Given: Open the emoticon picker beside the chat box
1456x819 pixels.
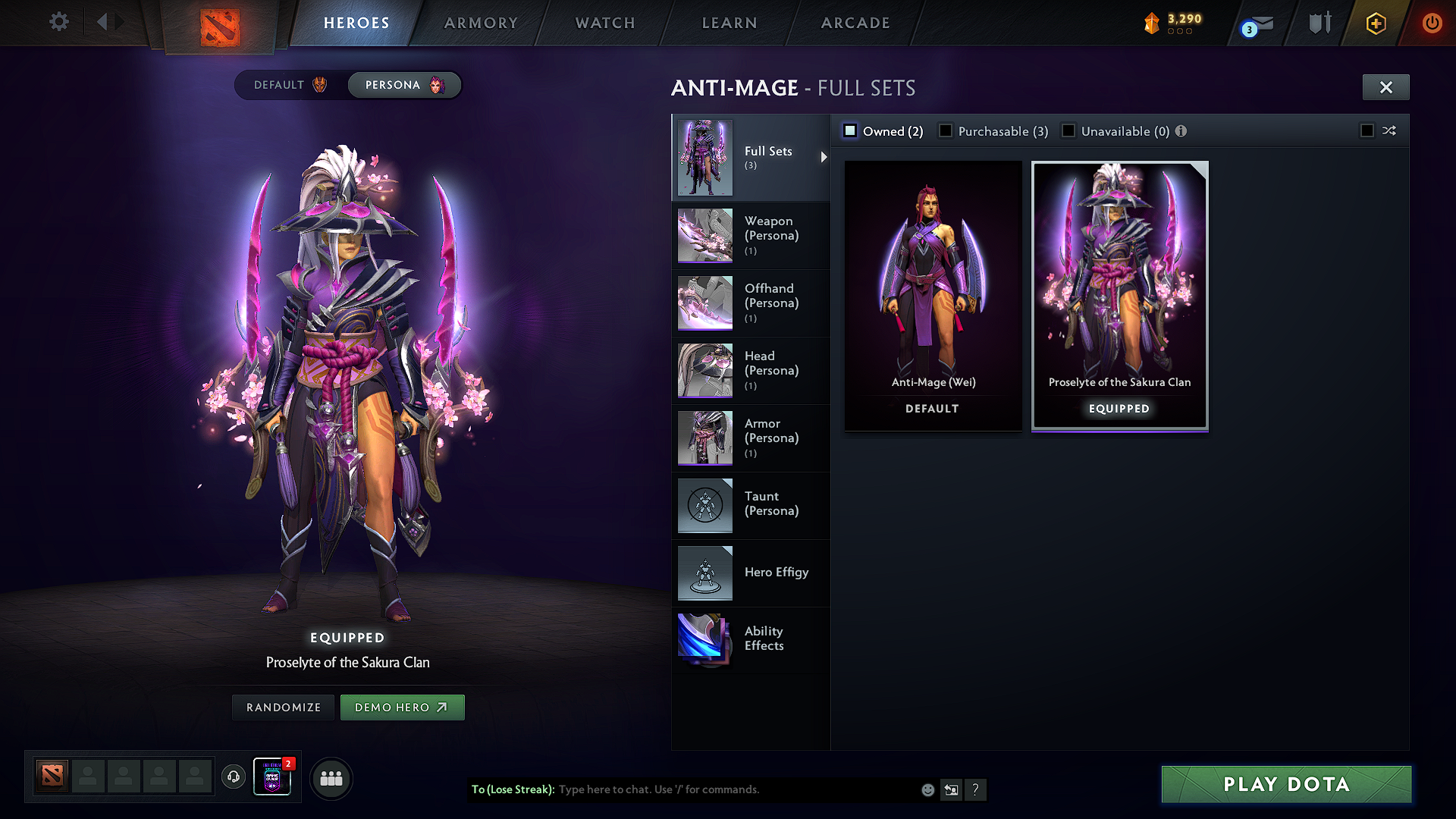Looking at the screenshot, I should (927, 789).
